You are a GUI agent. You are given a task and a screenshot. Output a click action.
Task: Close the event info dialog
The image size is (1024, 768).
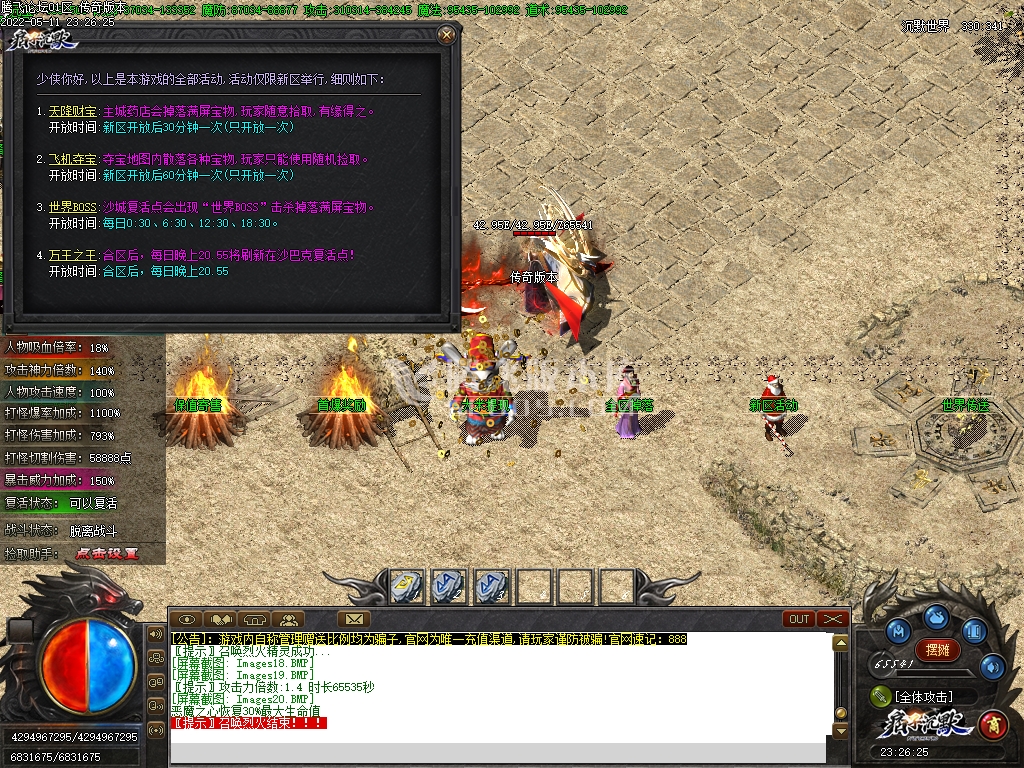[446, 35]
